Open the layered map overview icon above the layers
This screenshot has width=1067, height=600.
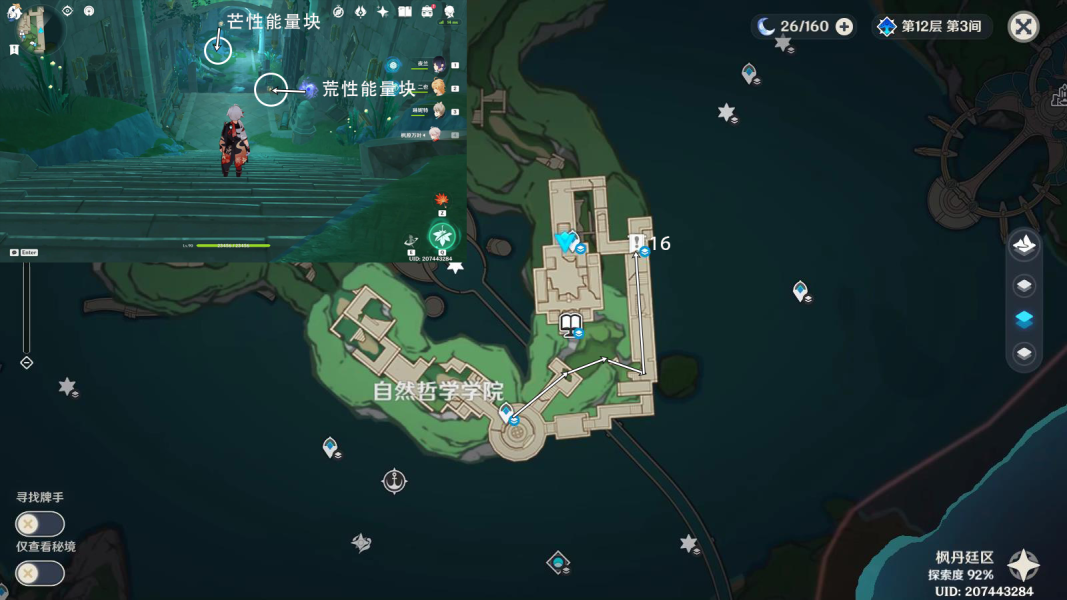1024,245
